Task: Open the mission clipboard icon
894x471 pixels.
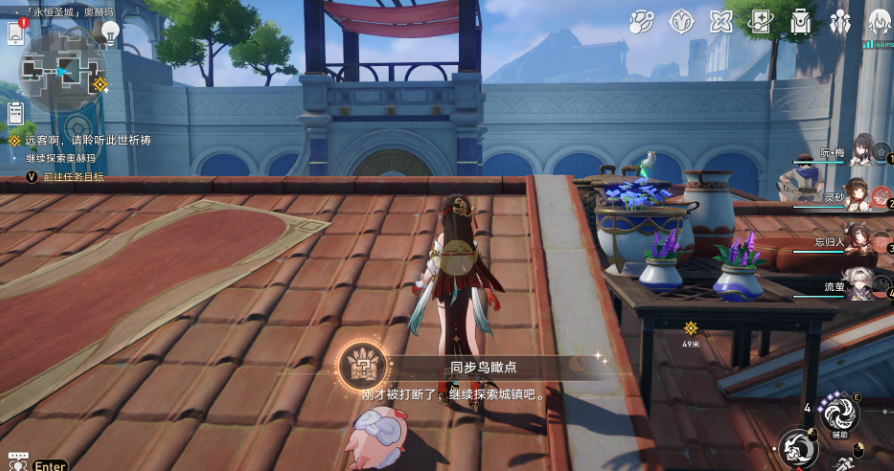Action: click(x=15, y=113)
